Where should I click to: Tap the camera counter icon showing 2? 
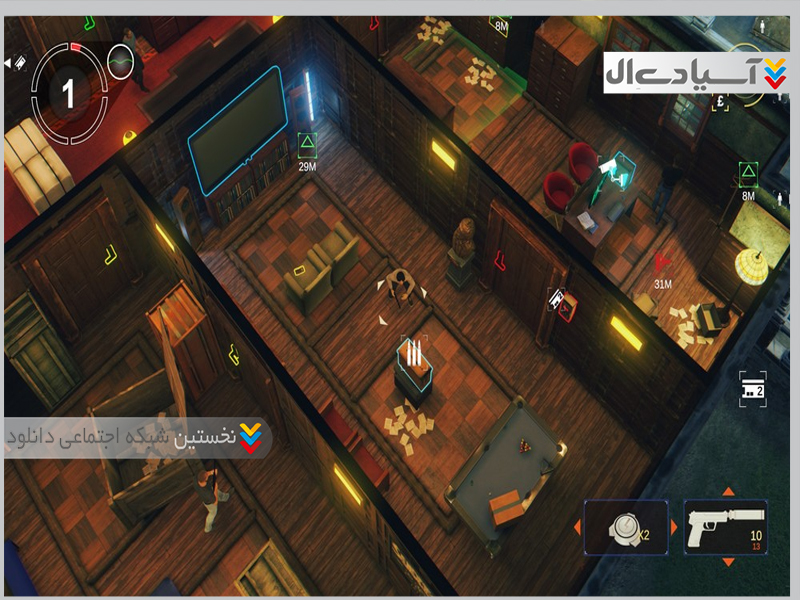click(751, 388)
